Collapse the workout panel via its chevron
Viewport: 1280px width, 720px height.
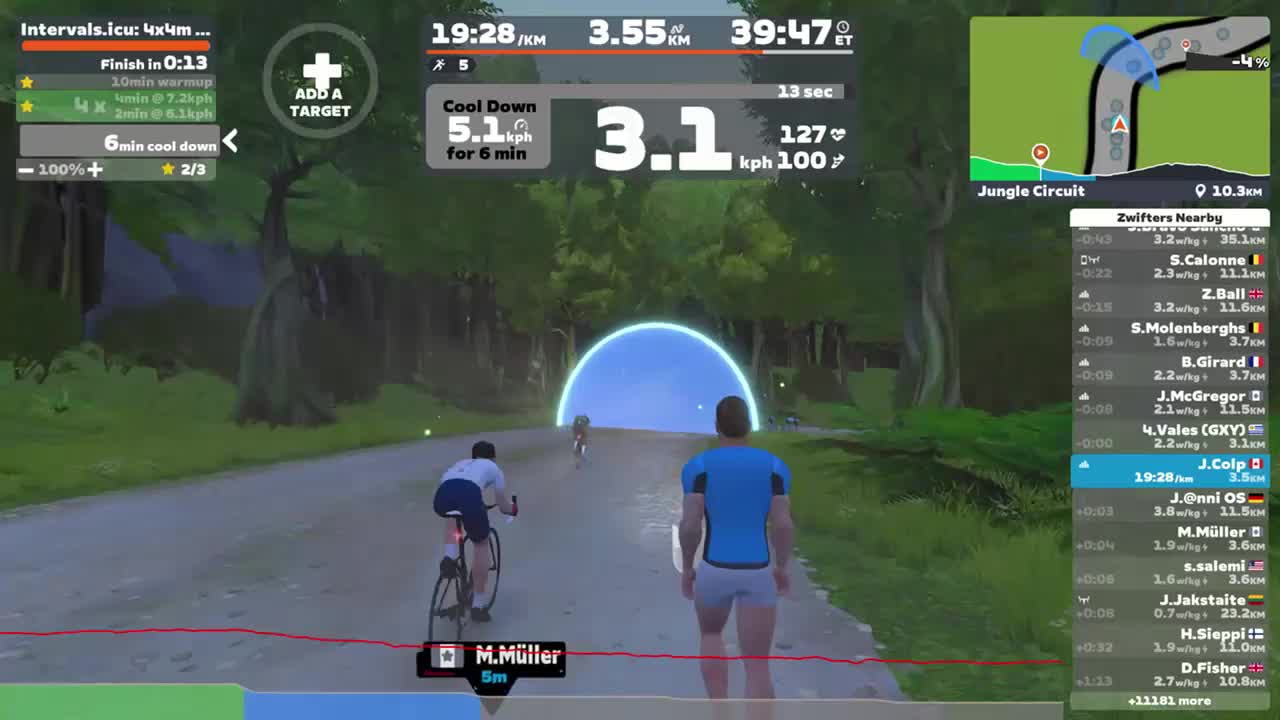pos(230,141)
